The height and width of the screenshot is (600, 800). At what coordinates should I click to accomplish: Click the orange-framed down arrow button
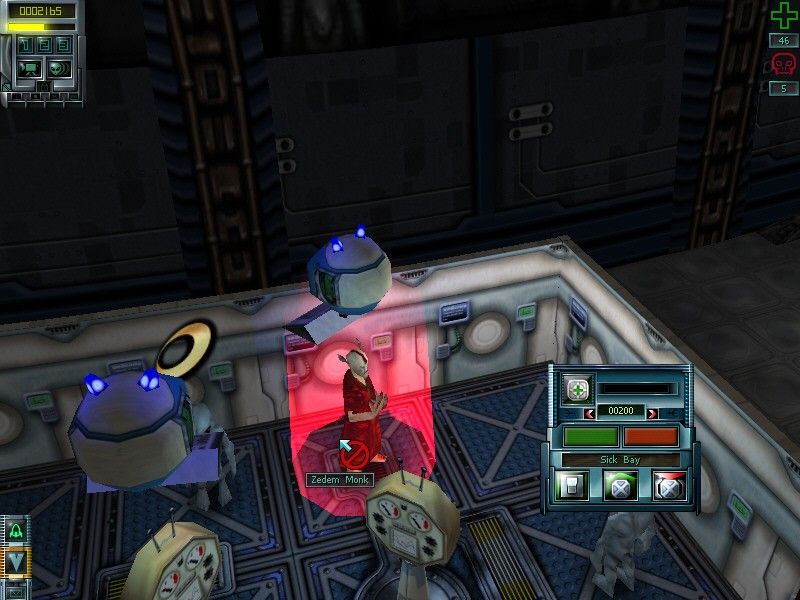(x=17, y=563)
